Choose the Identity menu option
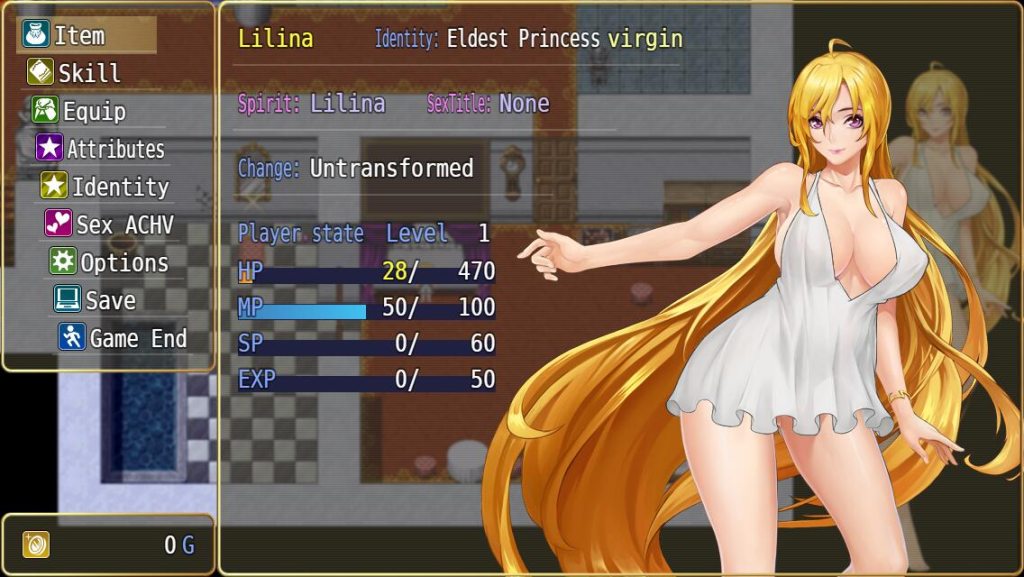The width and height of the screenshot is (1024, 577). click(119, 187)
